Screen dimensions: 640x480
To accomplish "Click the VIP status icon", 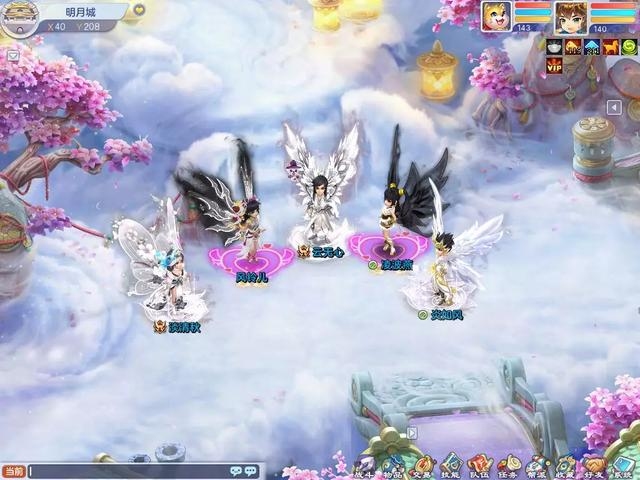I will [x=554, y=65].
